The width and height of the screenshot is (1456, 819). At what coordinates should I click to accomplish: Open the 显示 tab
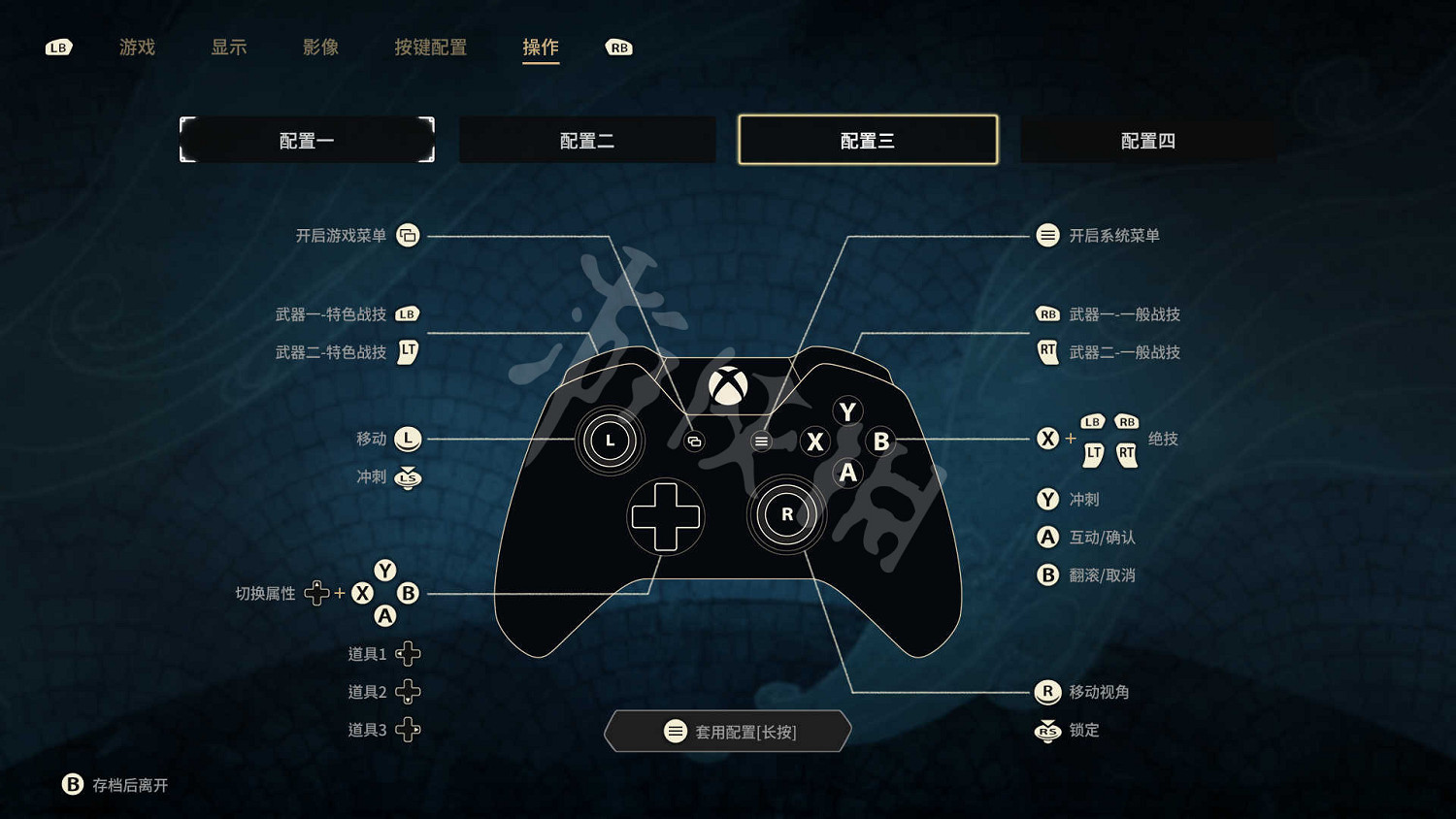click(229, 48)
